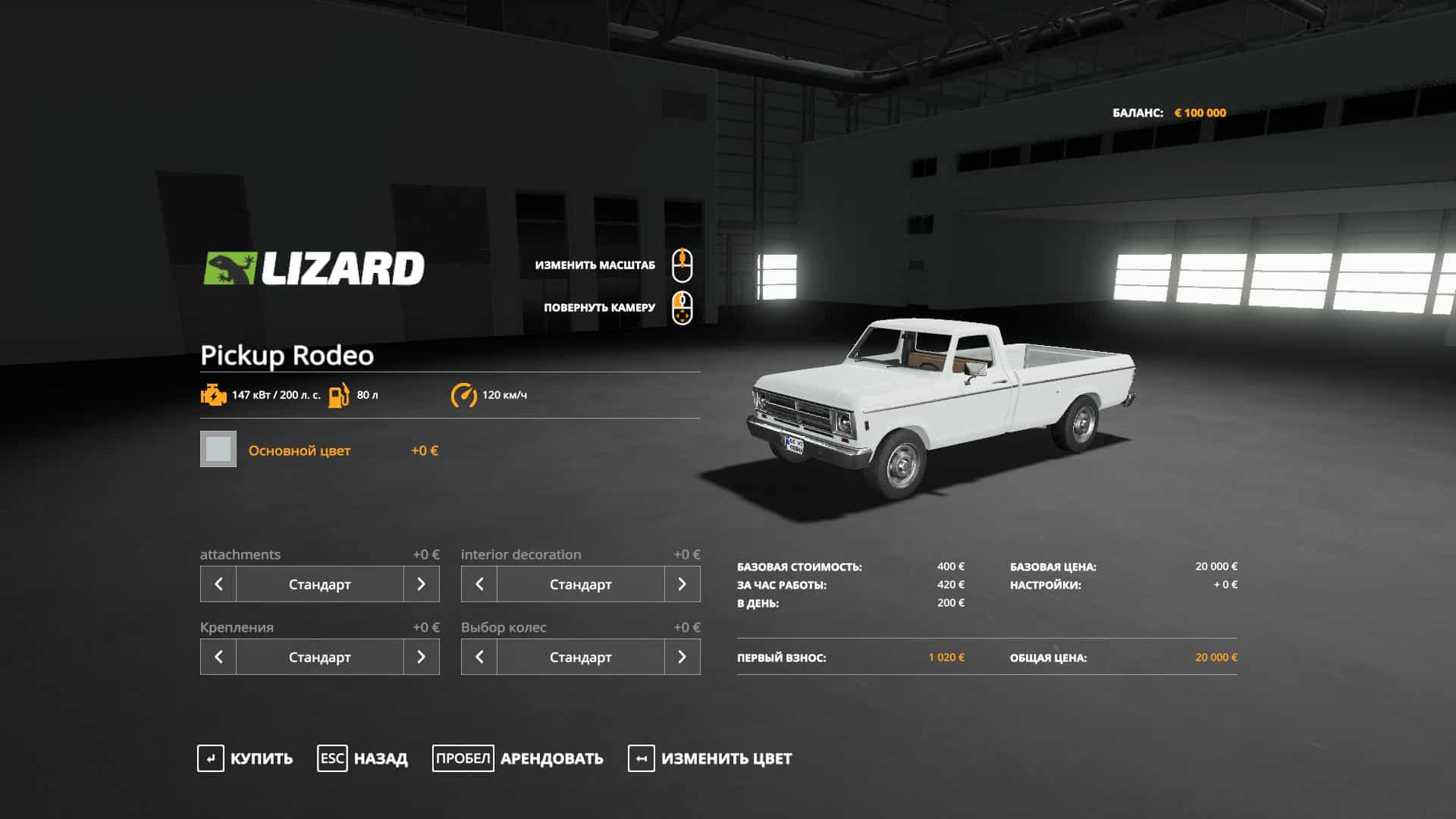Viewport: 1456px width, 819px height.
Task: Click the Основной цвет color swatch
Action: pos(218,450)
